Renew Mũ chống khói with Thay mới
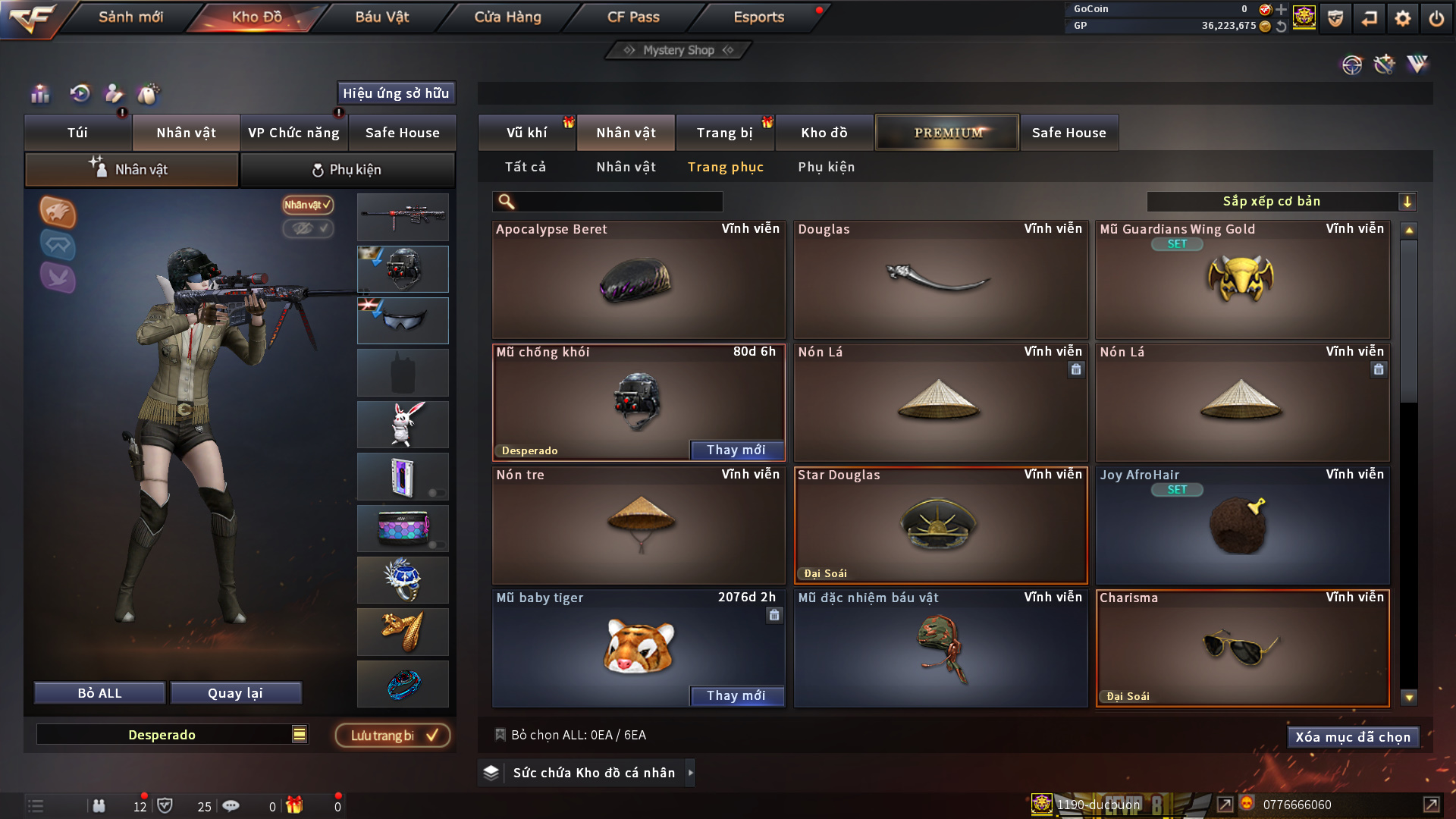Viewport: 1456px width, 819px height. point(736,450)
